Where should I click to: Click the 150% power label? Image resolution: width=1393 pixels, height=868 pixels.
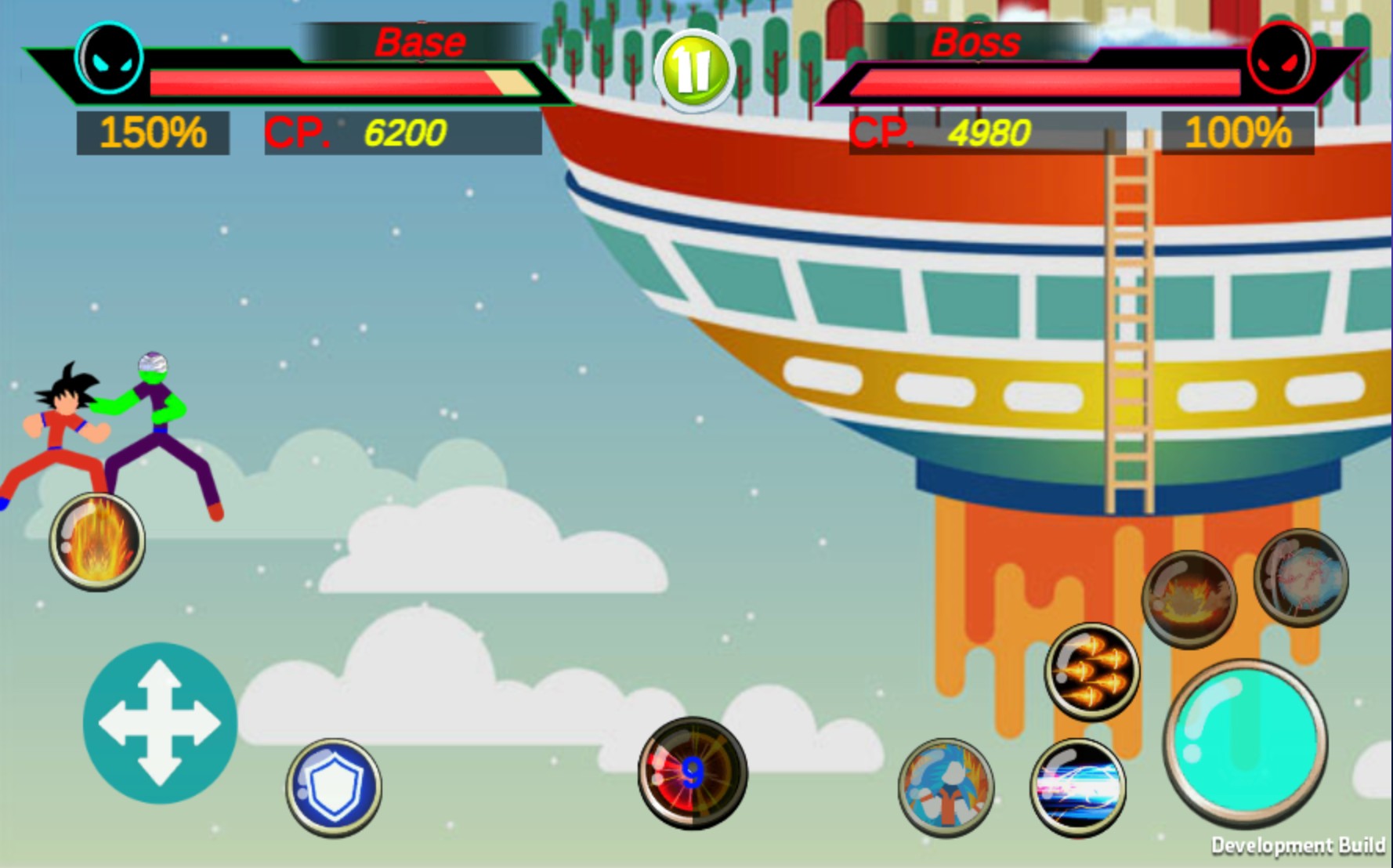pos(153,133)
